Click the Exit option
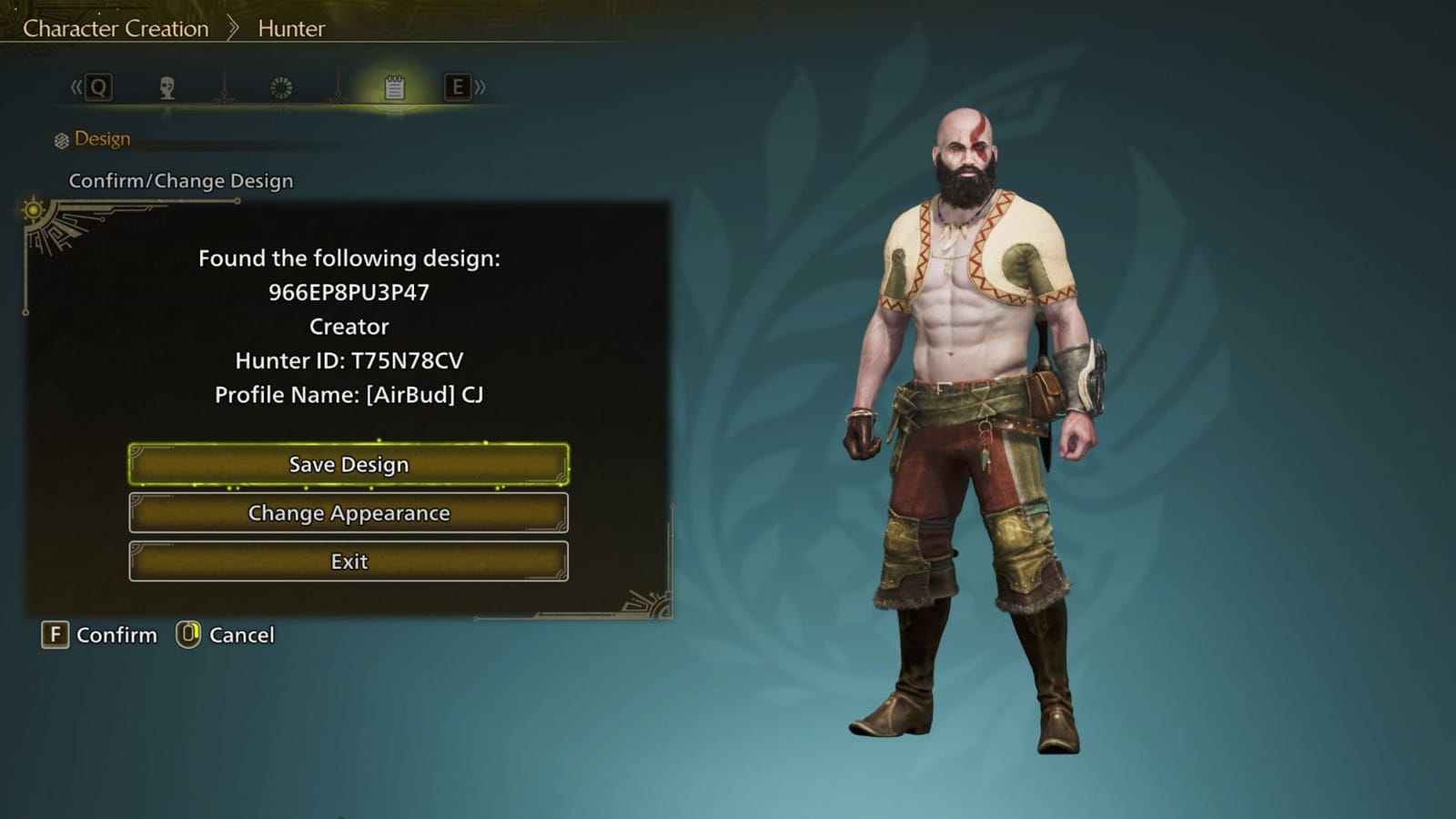 point(349,561)
